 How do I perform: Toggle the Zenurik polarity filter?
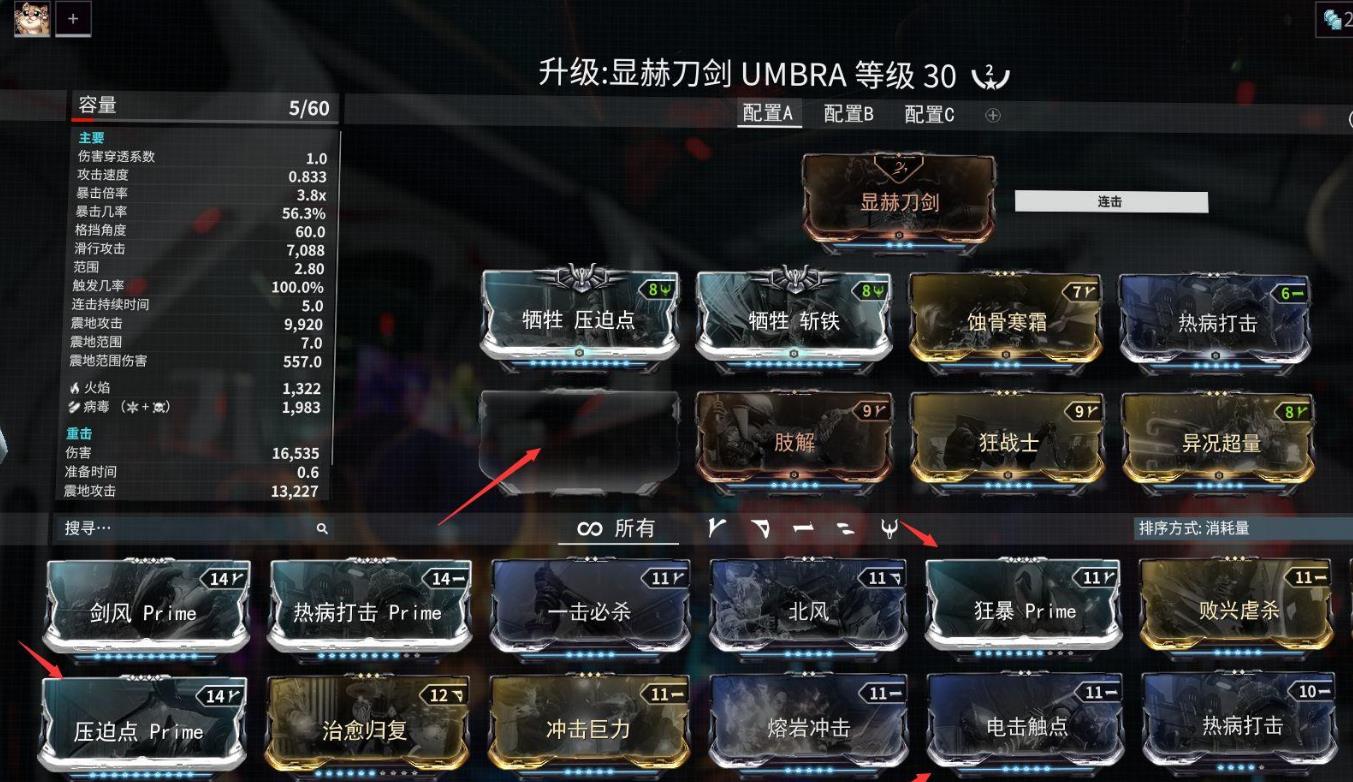[x=844, y=530]
